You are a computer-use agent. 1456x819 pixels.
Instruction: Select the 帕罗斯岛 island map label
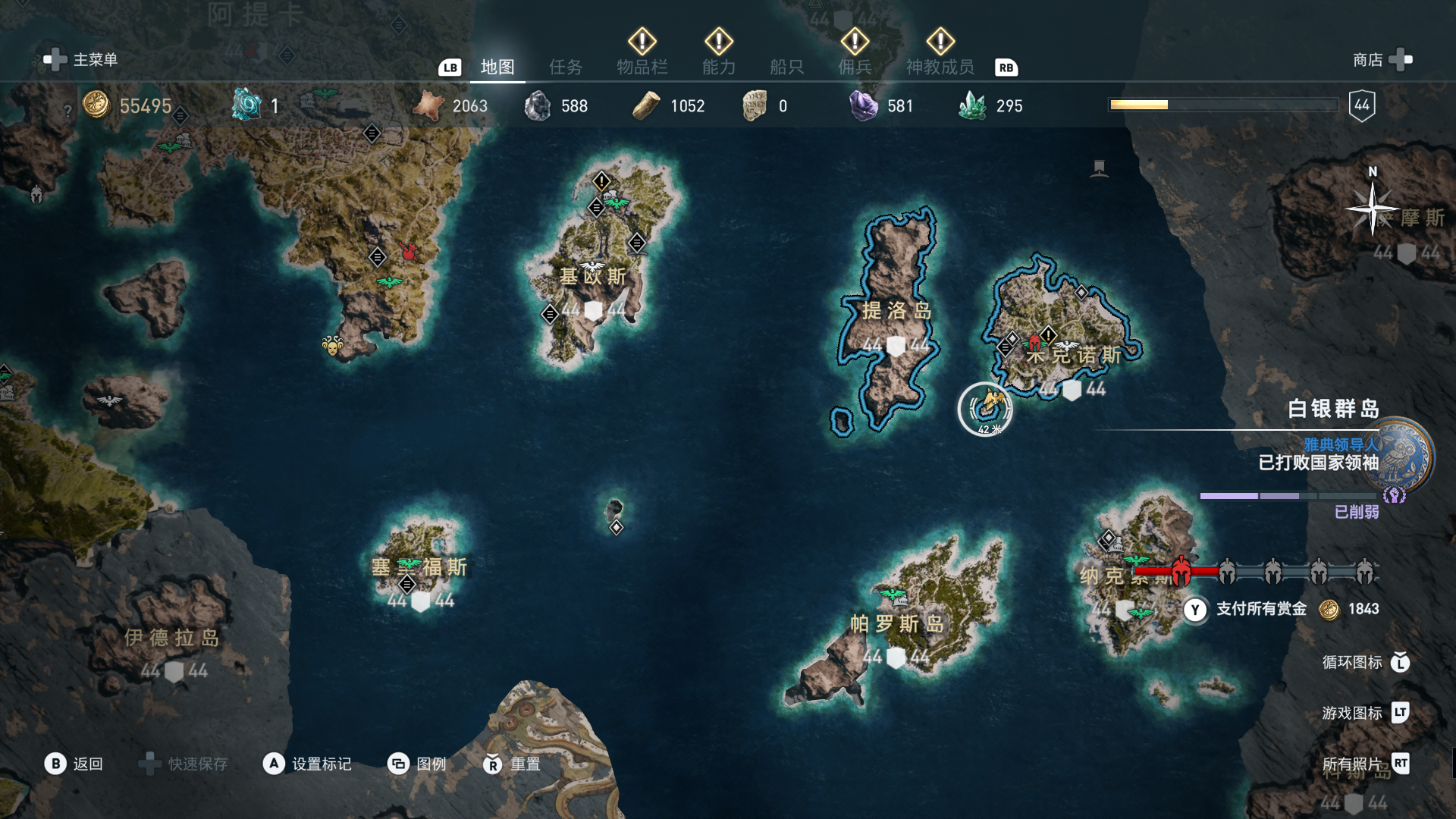[x=896, y=623]
